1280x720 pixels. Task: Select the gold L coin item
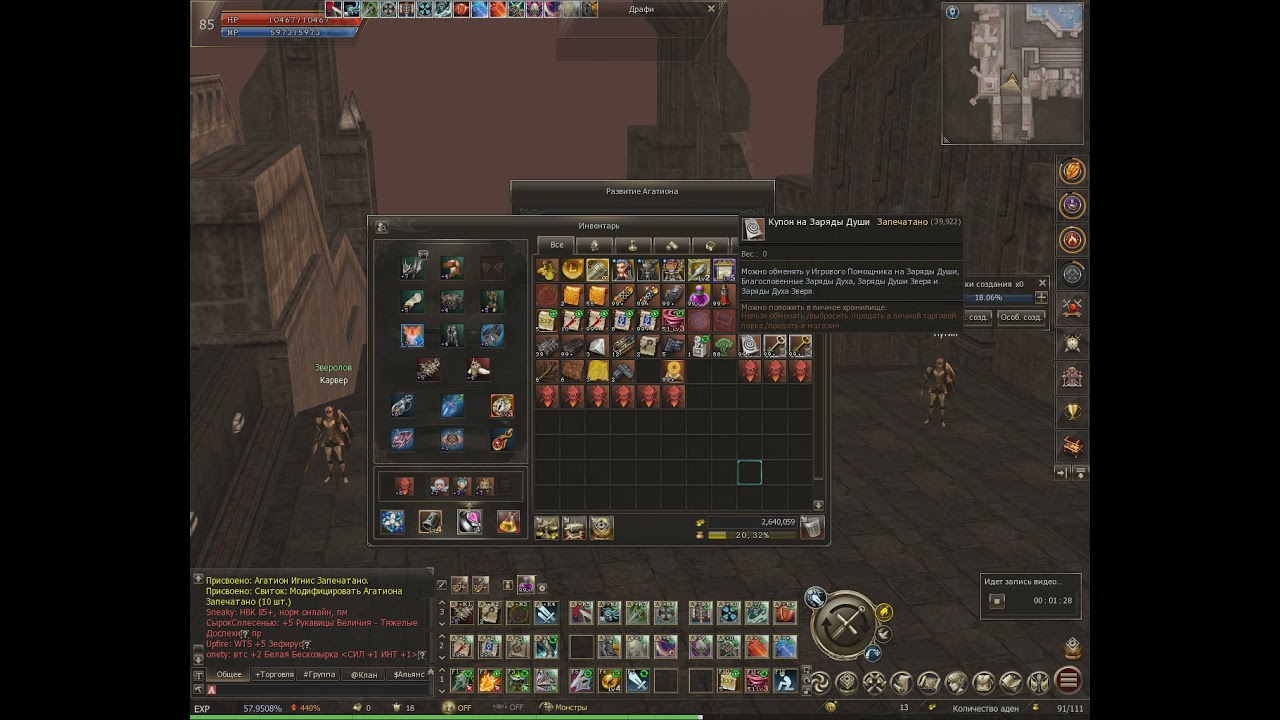point(572,270)
